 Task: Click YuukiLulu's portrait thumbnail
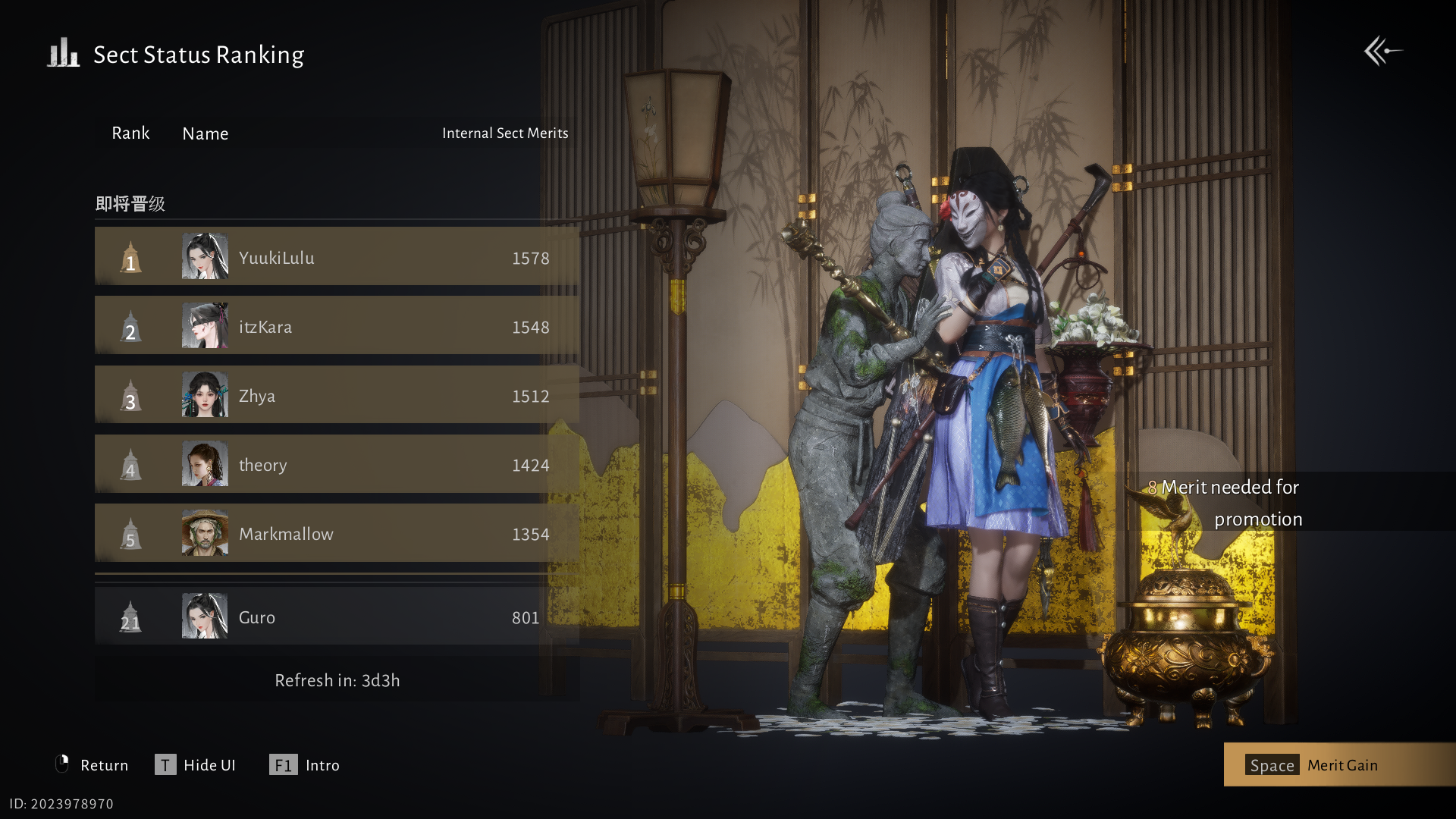pos(205,256)
